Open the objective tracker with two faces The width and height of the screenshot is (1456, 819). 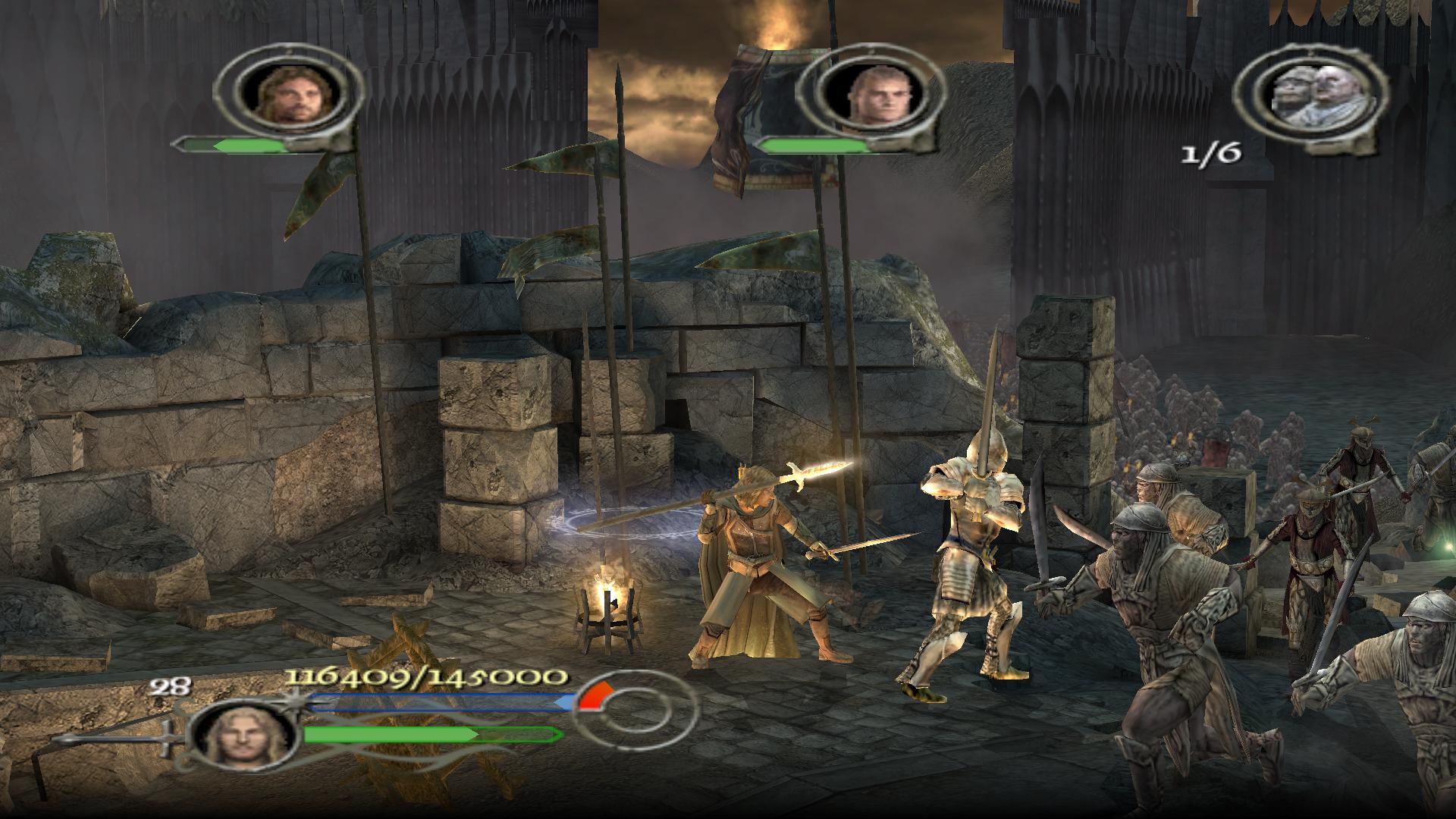pos(1310,96)
